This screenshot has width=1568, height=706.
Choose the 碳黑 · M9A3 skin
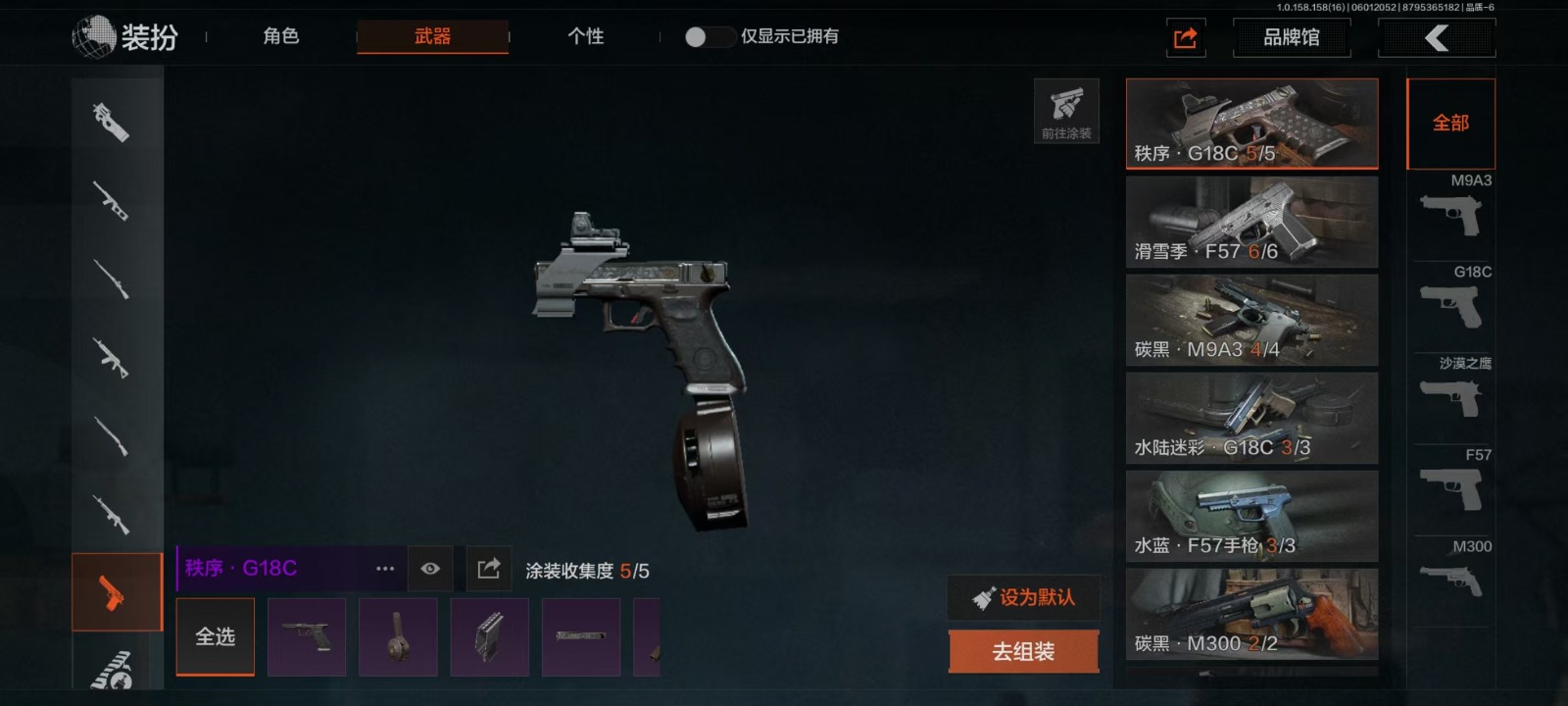click(x=1251, y=321)
